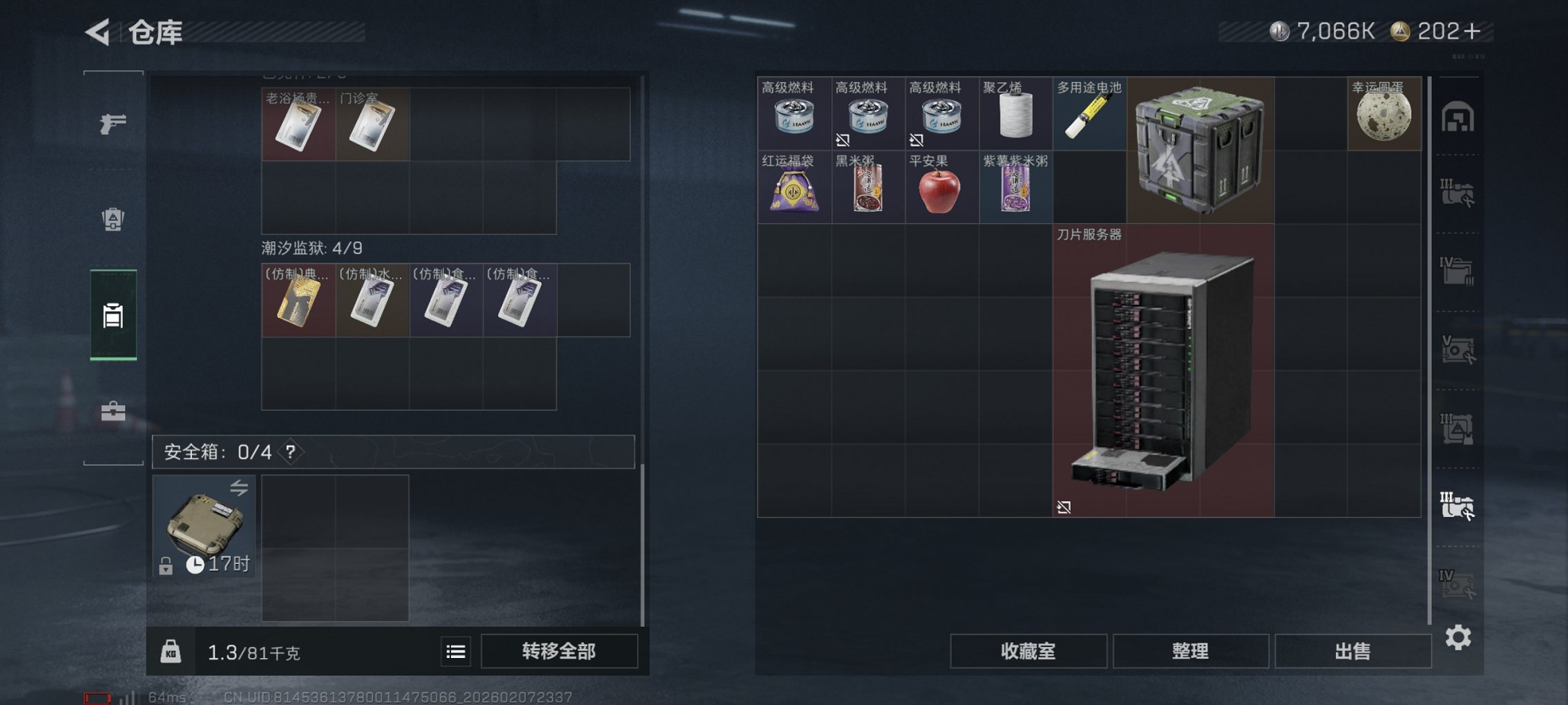1568x705 pixels.
Task: Select the weapons tab in left sidebar
Action: click(x=113, y=124)
